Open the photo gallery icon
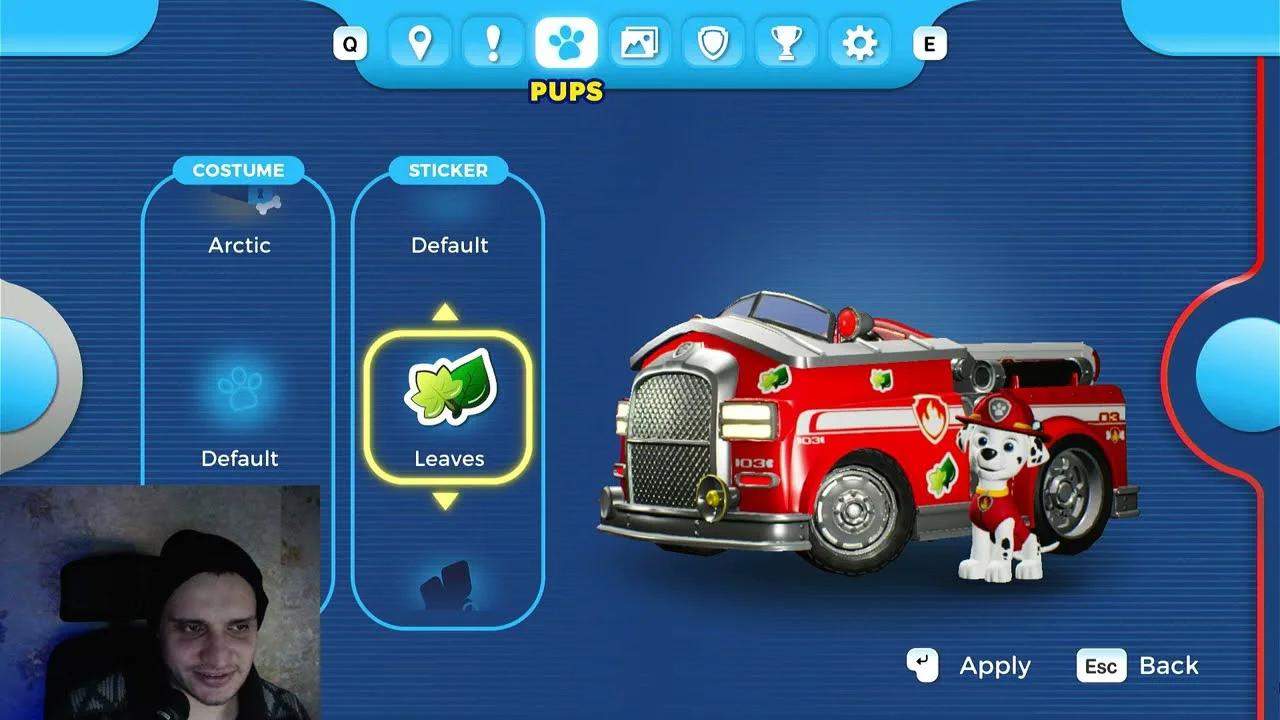This screenshot has height=720, width=1280. pyautogui.click(x=639, y=43)
